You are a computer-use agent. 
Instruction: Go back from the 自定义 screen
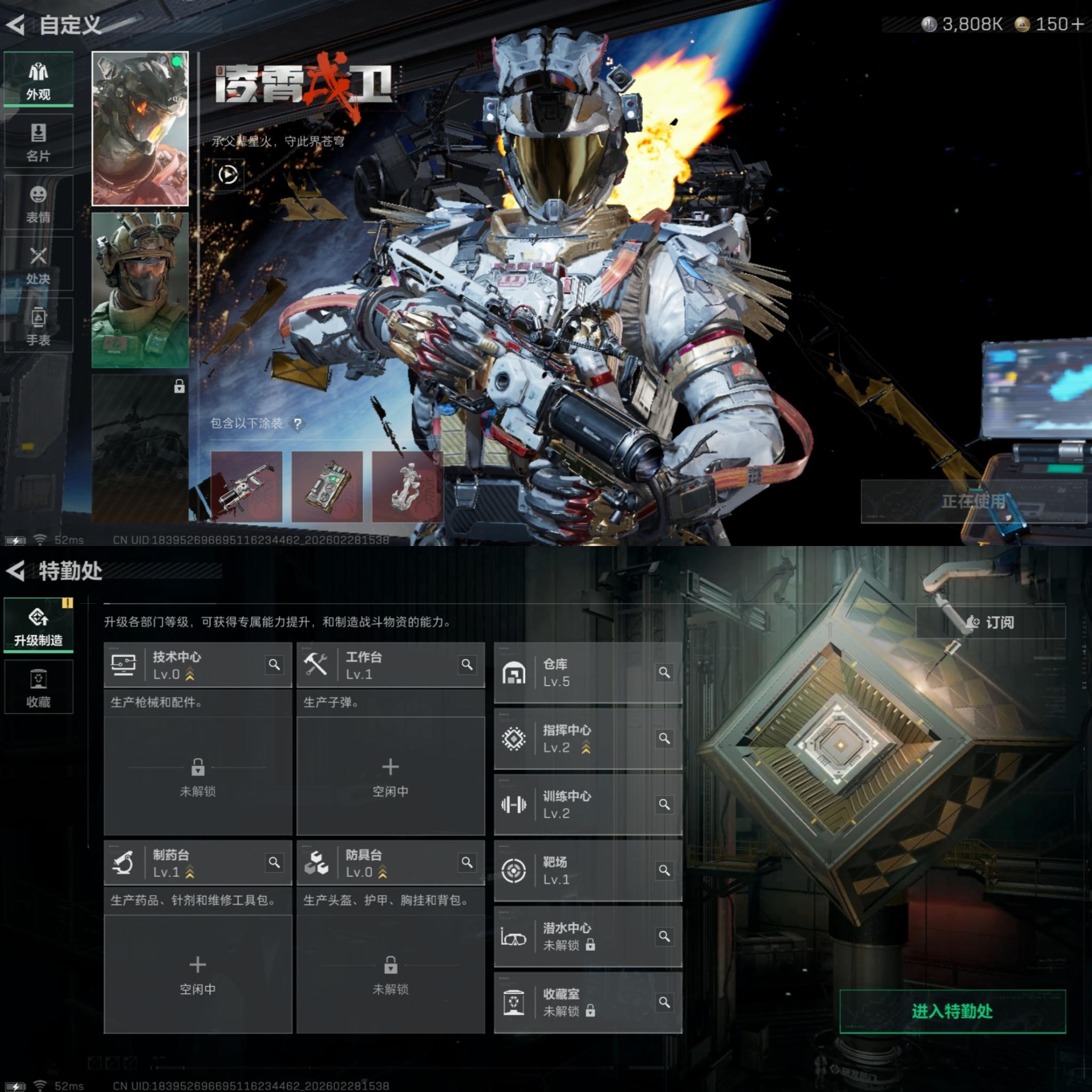coord(16,25)
